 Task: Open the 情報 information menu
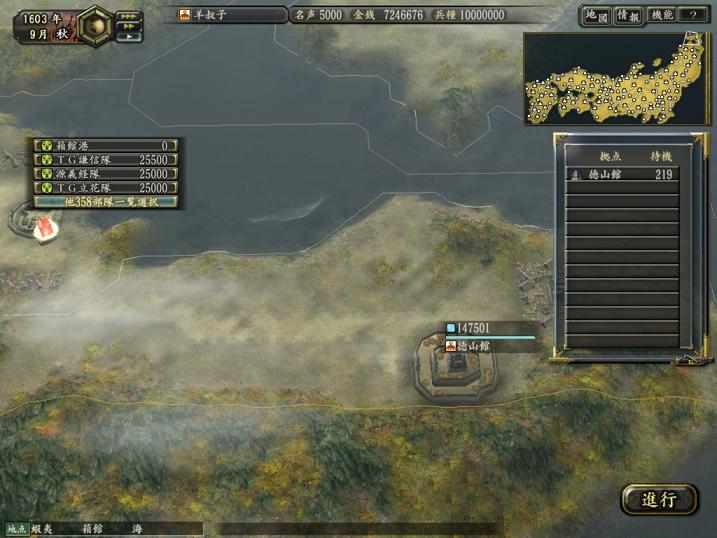[x=628, y=16]
